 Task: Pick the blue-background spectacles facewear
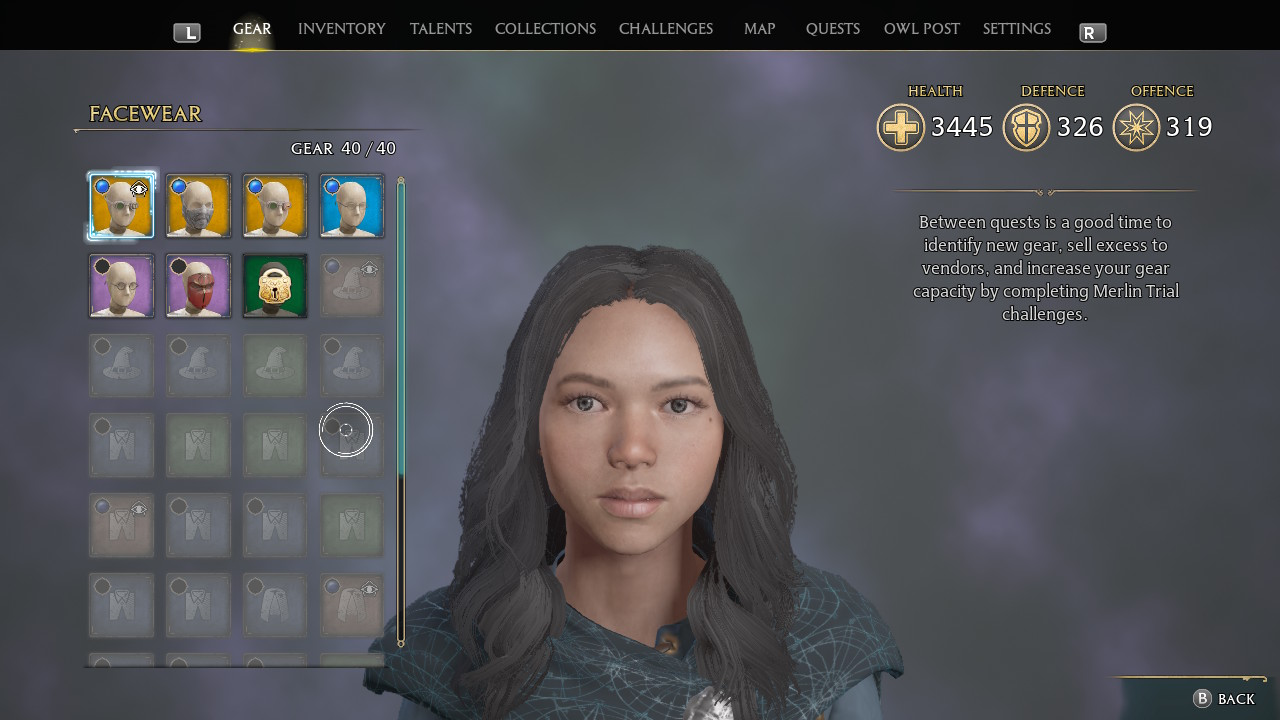click(352, 206)
